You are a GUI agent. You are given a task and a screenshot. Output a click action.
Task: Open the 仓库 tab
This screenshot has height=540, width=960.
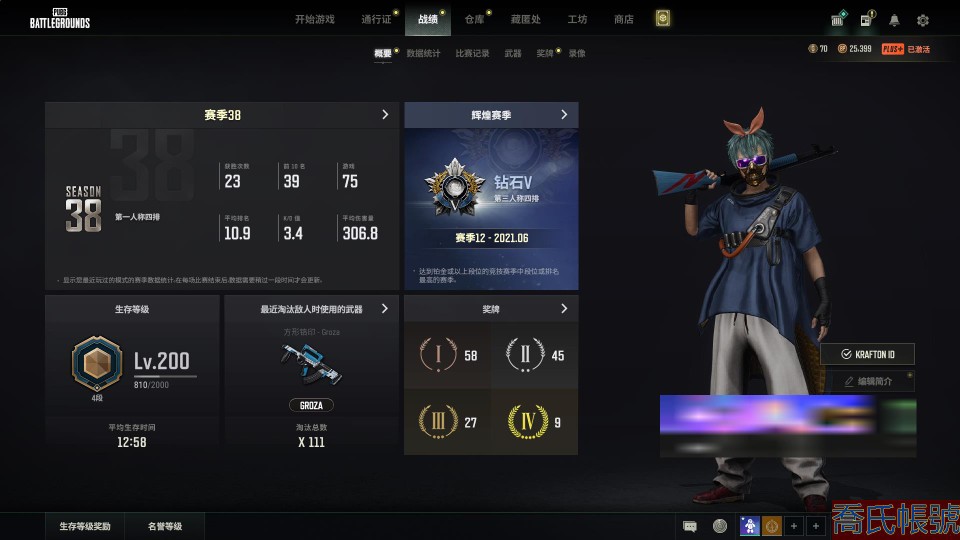tap(474, 19)
